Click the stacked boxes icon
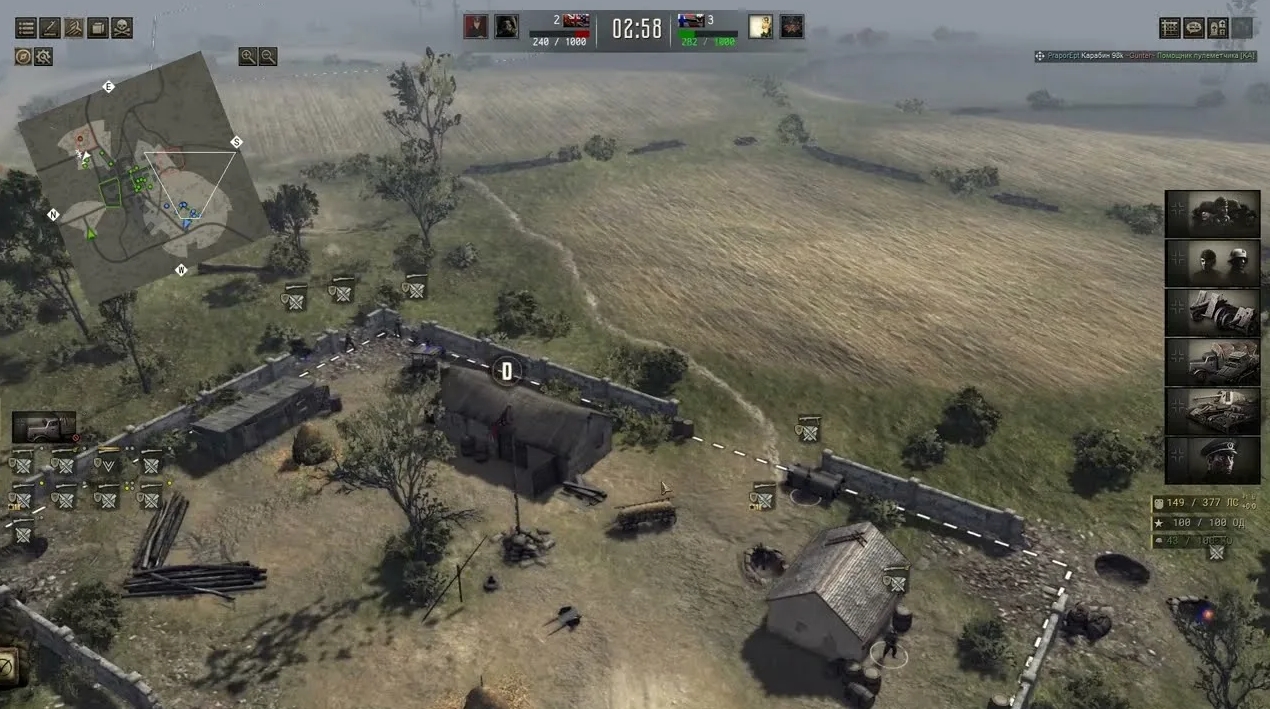The height and width of the screenshot is (709, 1270). [97, 28]
